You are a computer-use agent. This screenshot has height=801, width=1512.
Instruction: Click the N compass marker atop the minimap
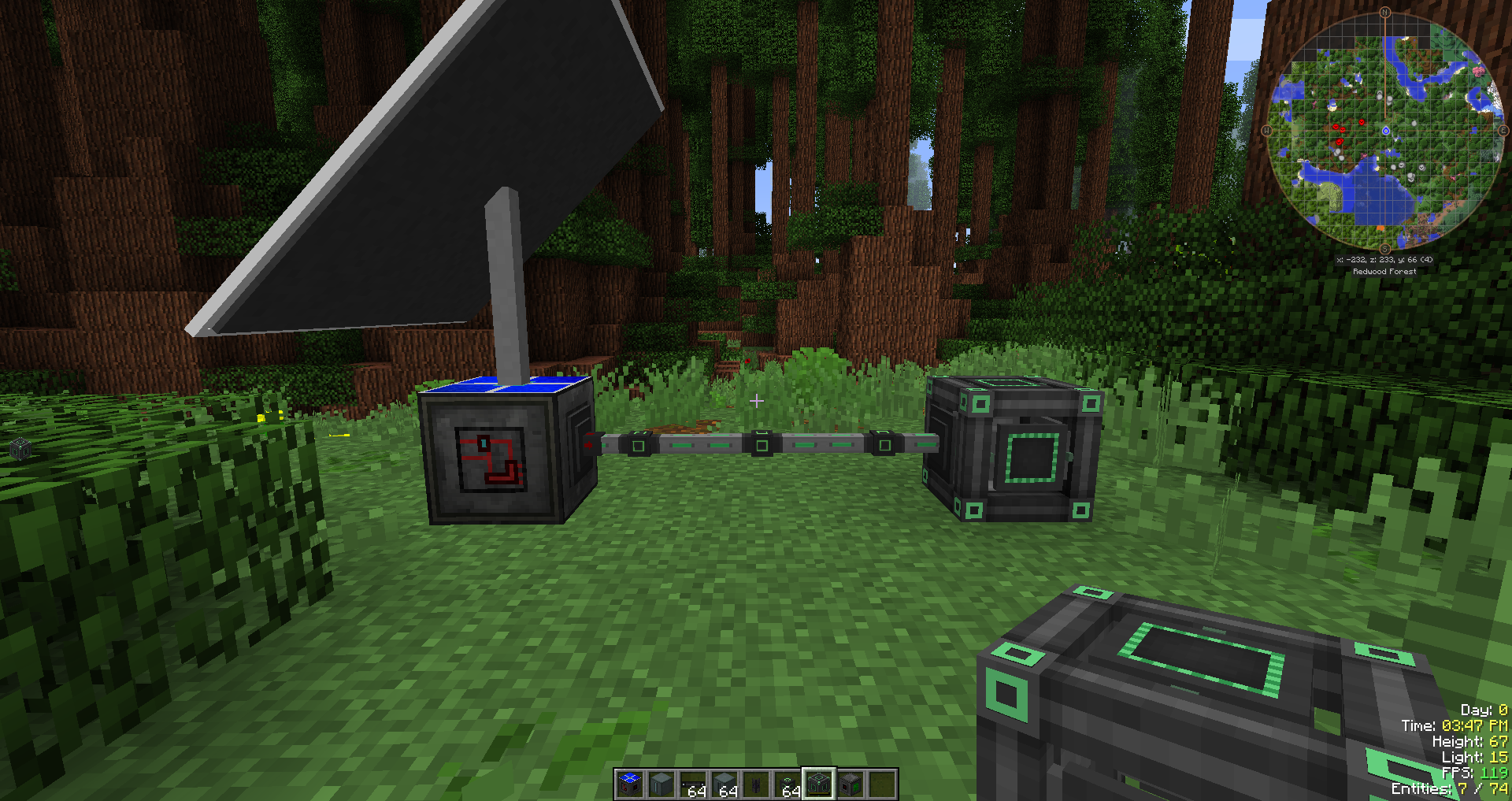coord(1385,12)
